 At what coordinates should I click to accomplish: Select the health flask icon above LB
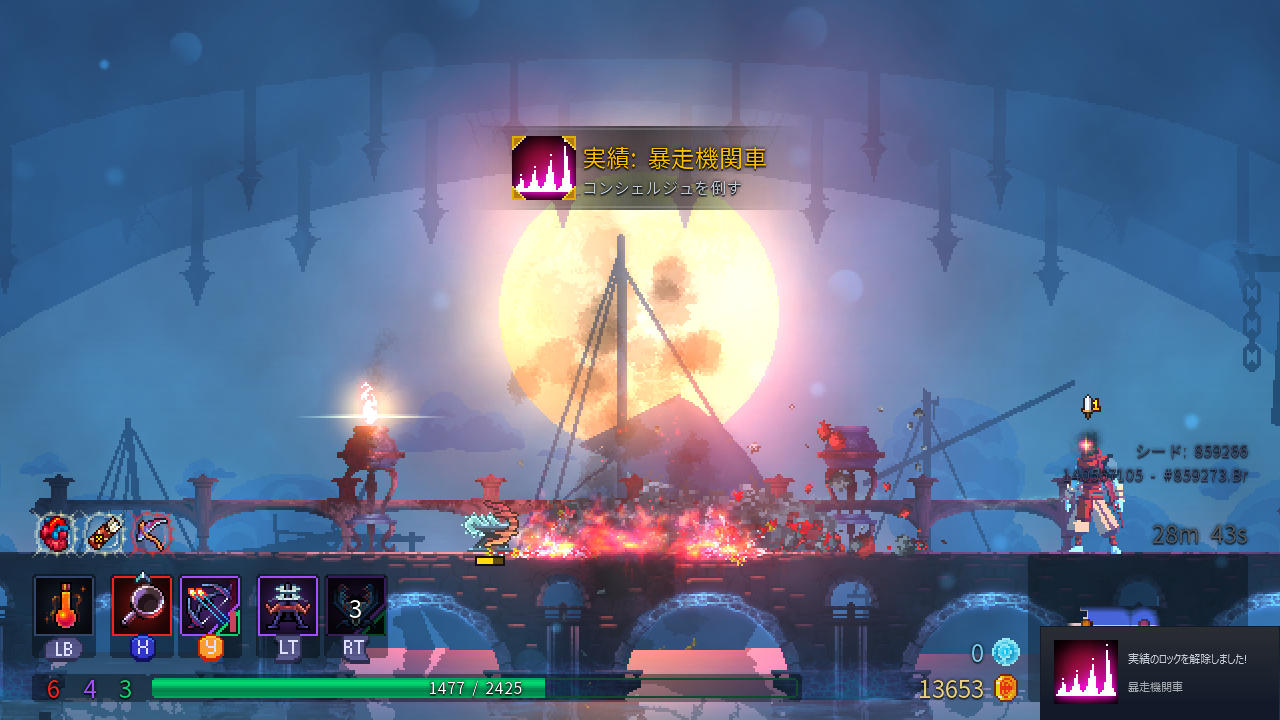62,604
